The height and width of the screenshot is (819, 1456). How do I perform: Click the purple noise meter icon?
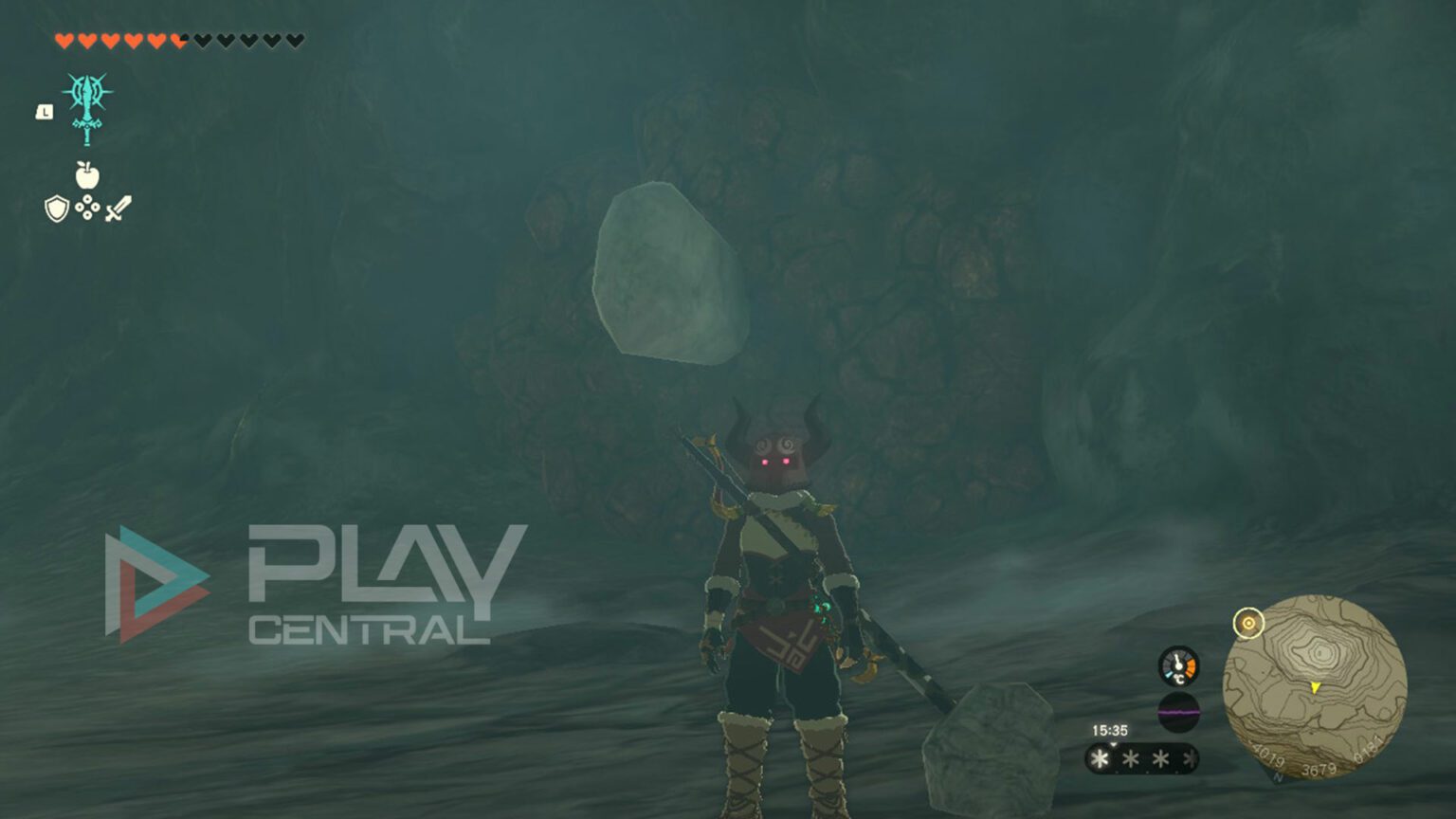[x=1179, y=711]
